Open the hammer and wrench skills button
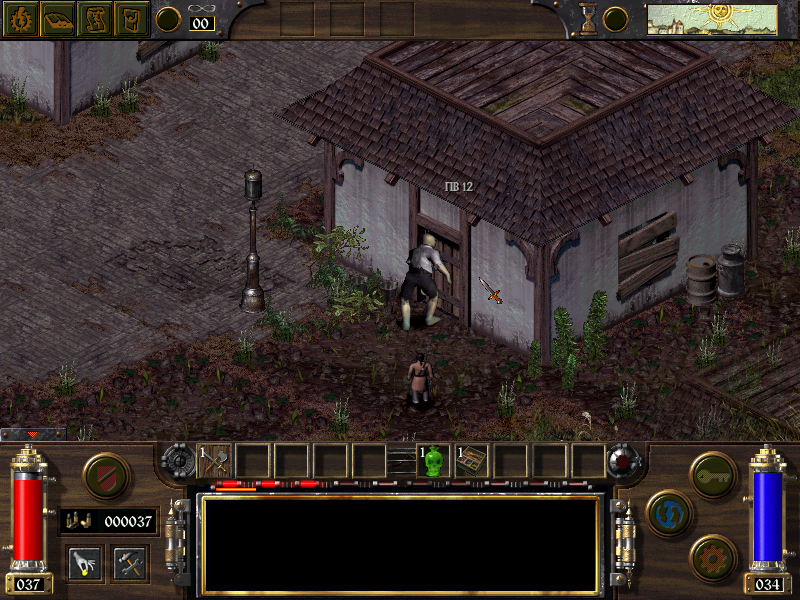800x600 pixels. point(130,563)
